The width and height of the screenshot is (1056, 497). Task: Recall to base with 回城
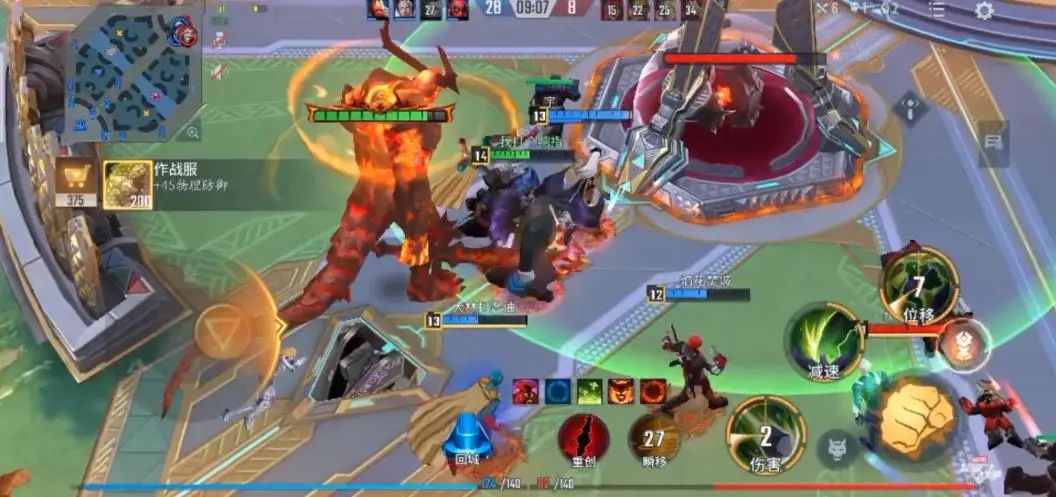(x=468, y=437)
